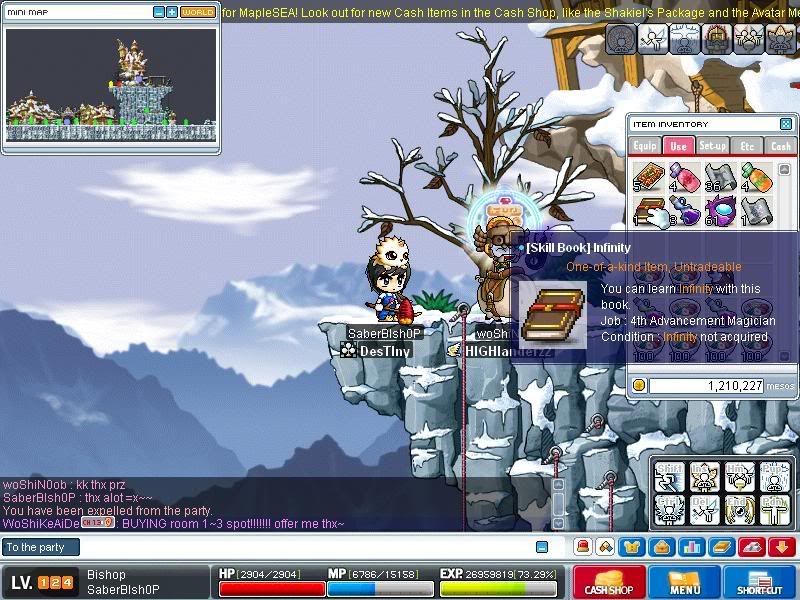Viewport: 800px width, 600px height.
Task: Open the equipment shirt icon button
Action: point(632,547)
